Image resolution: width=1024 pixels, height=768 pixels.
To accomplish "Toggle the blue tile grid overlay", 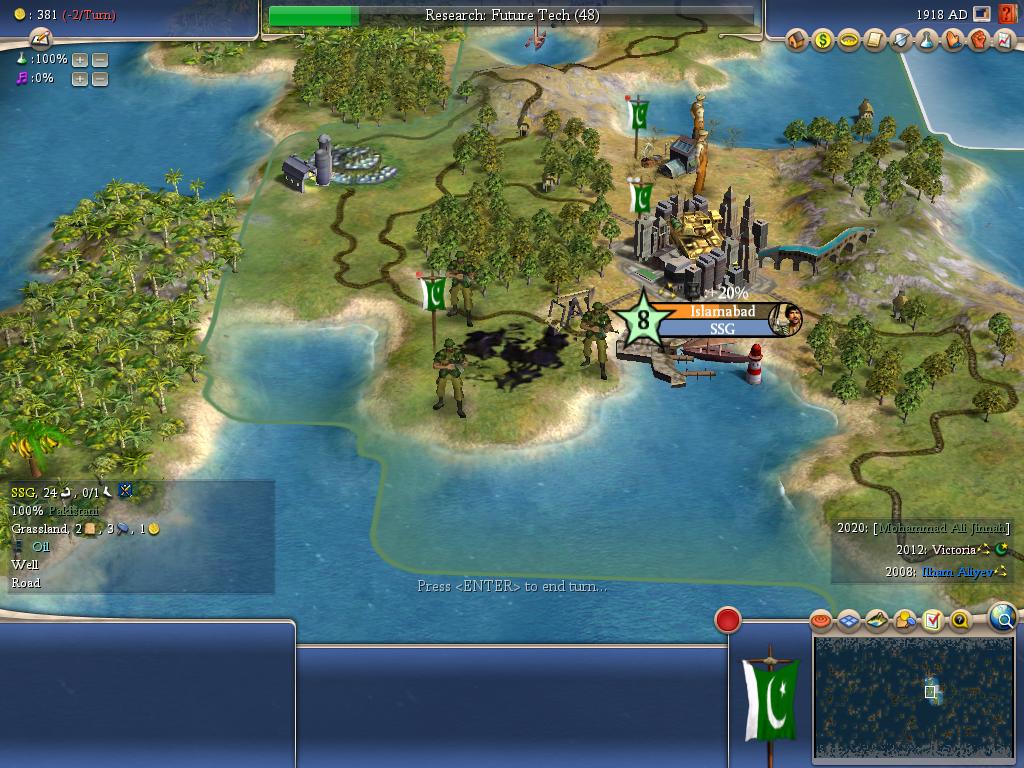I will coord(848,621).
